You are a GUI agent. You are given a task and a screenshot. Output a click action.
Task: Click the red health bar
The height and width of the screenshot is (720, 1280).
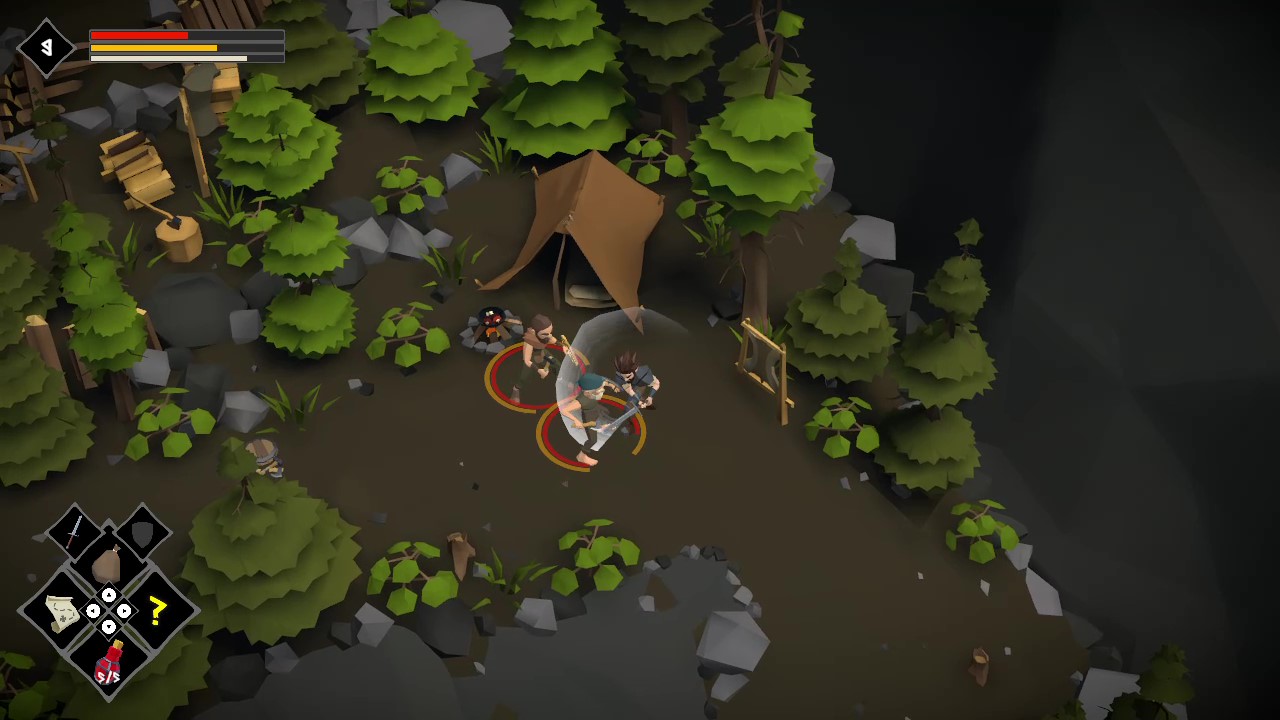point(140,34)
